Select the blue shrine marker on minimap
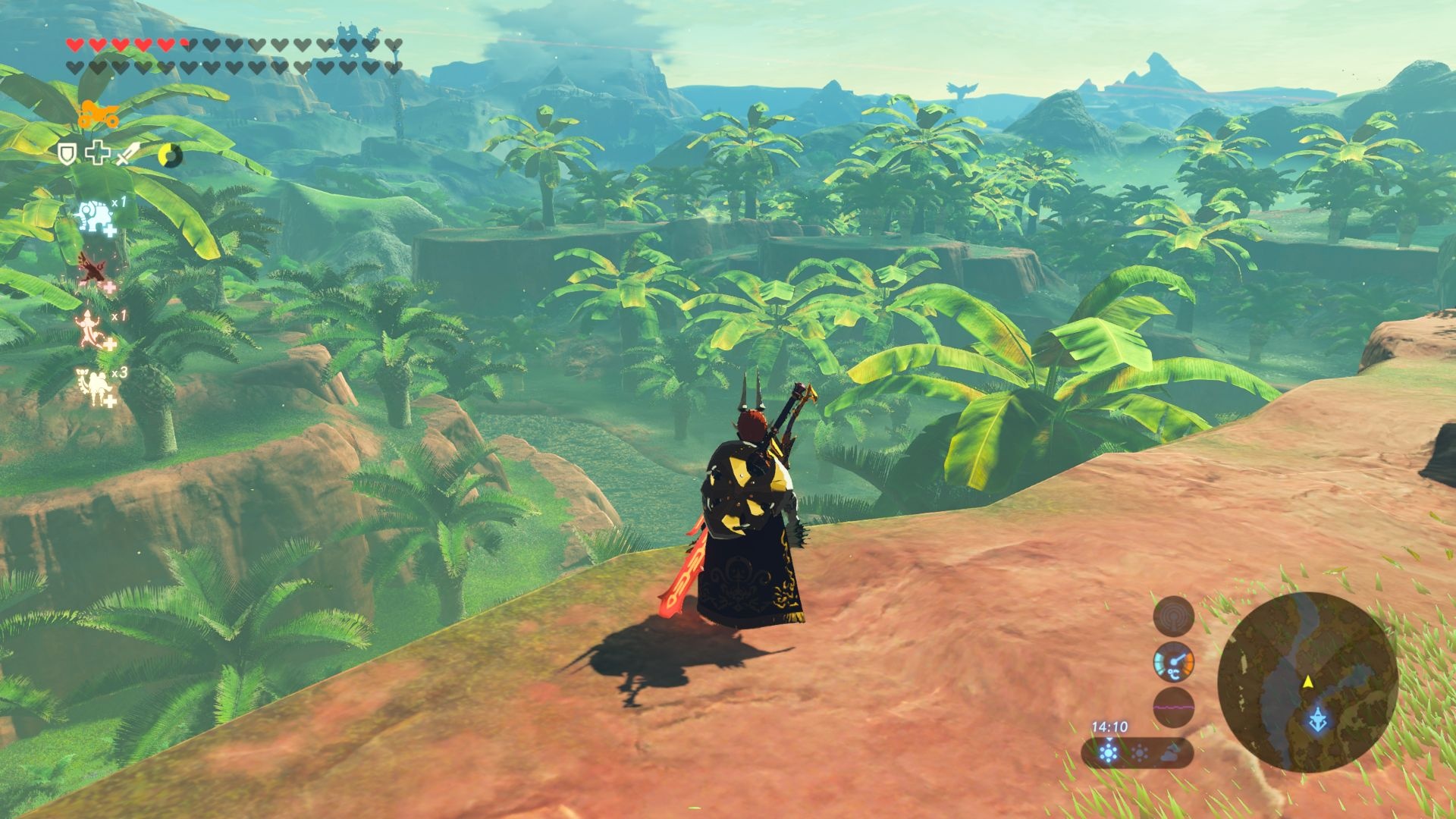The width and height of the screenshot is (1456, 819). (1318, 720)
